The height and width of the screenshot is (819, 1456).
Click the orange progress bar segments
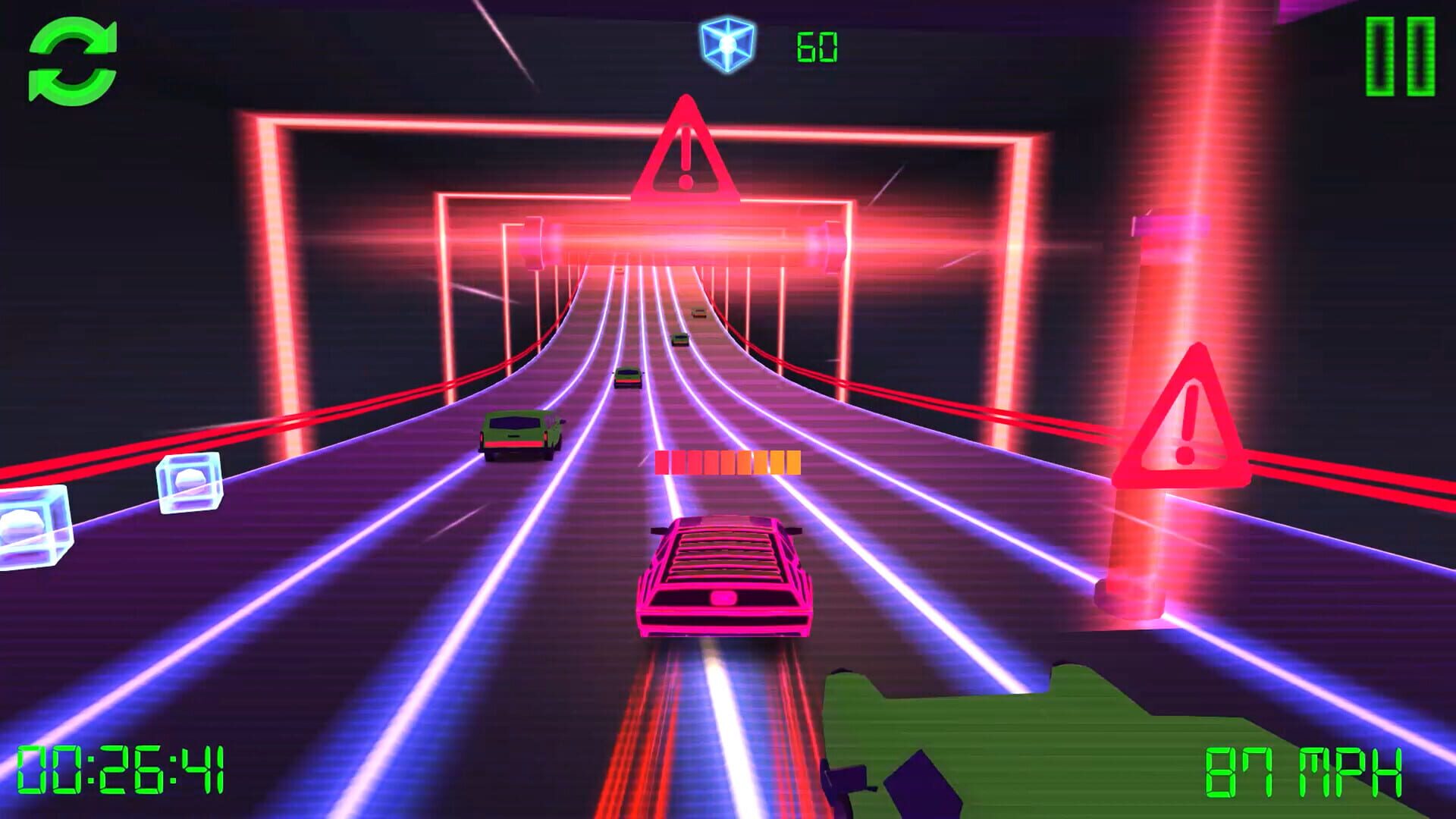click(728, 461)
